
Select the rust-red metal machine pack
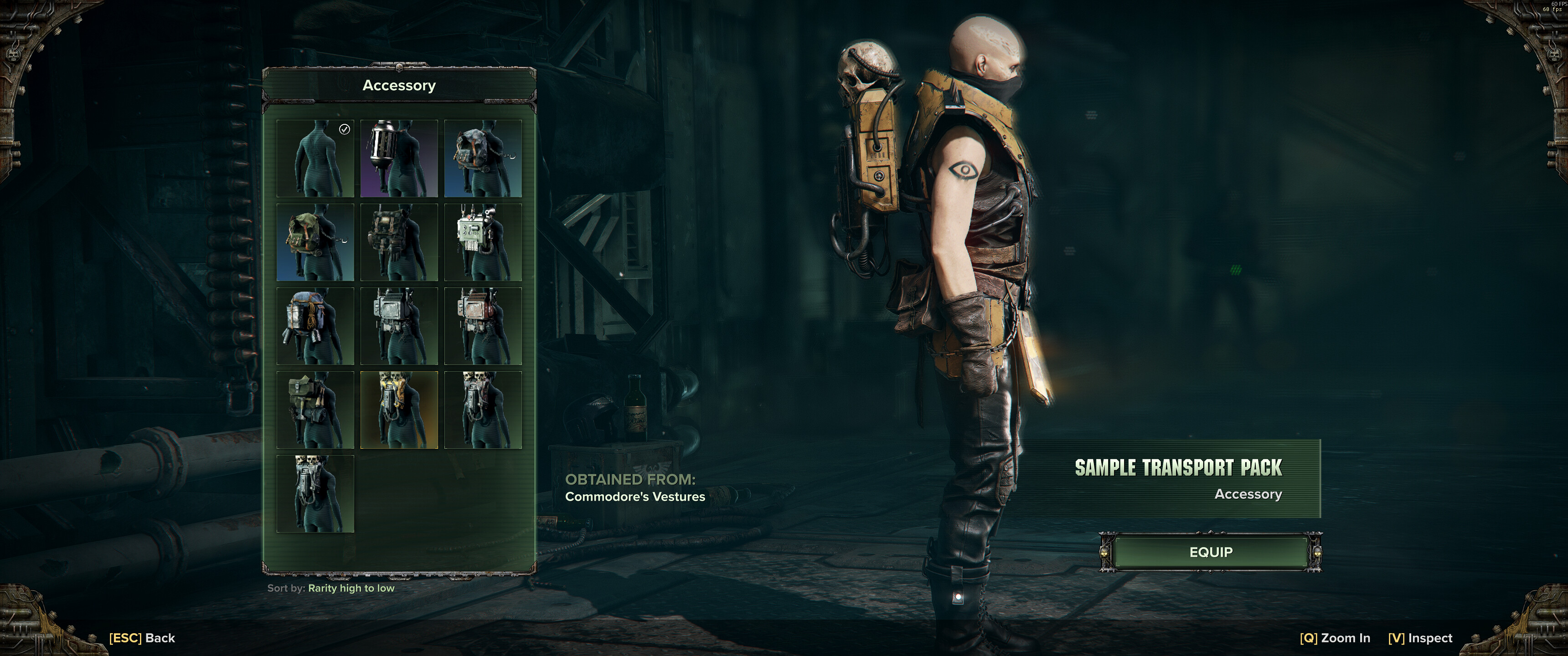483,326
